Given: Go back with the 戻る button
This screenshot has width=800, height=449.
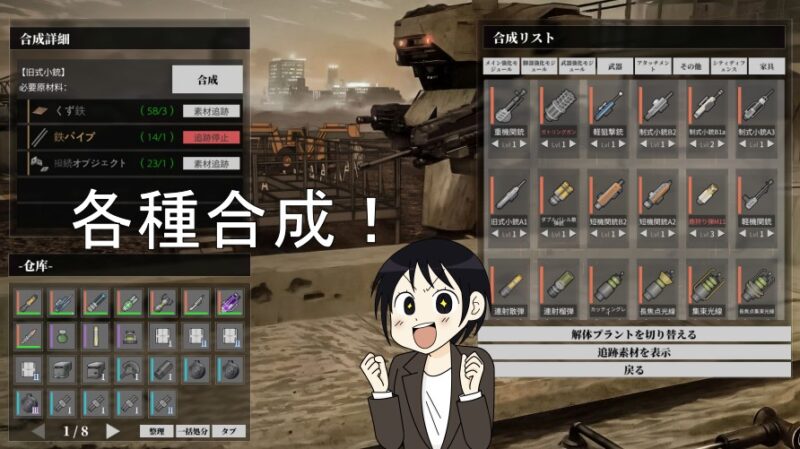Looking at the screenshot, I should pyautogui.click(x=634, y=370).
